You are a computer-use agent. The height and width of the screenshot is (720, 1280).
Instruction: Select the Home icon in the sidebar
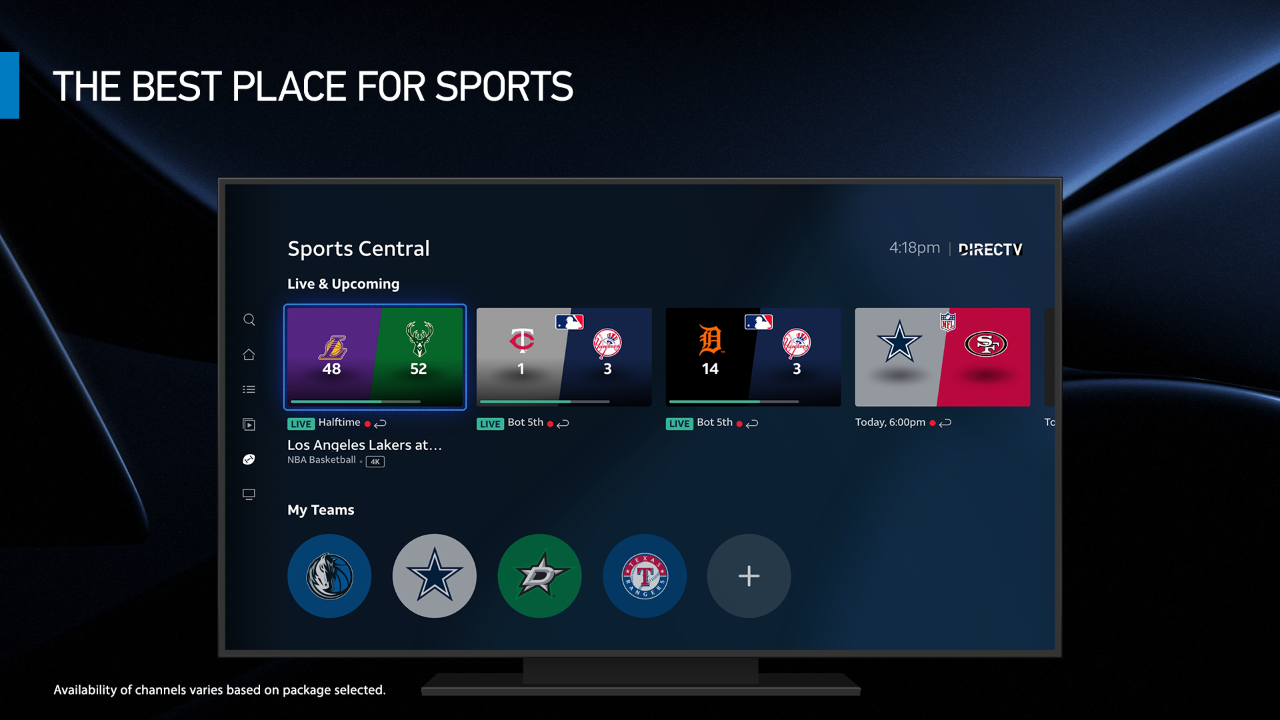point(249,354)
